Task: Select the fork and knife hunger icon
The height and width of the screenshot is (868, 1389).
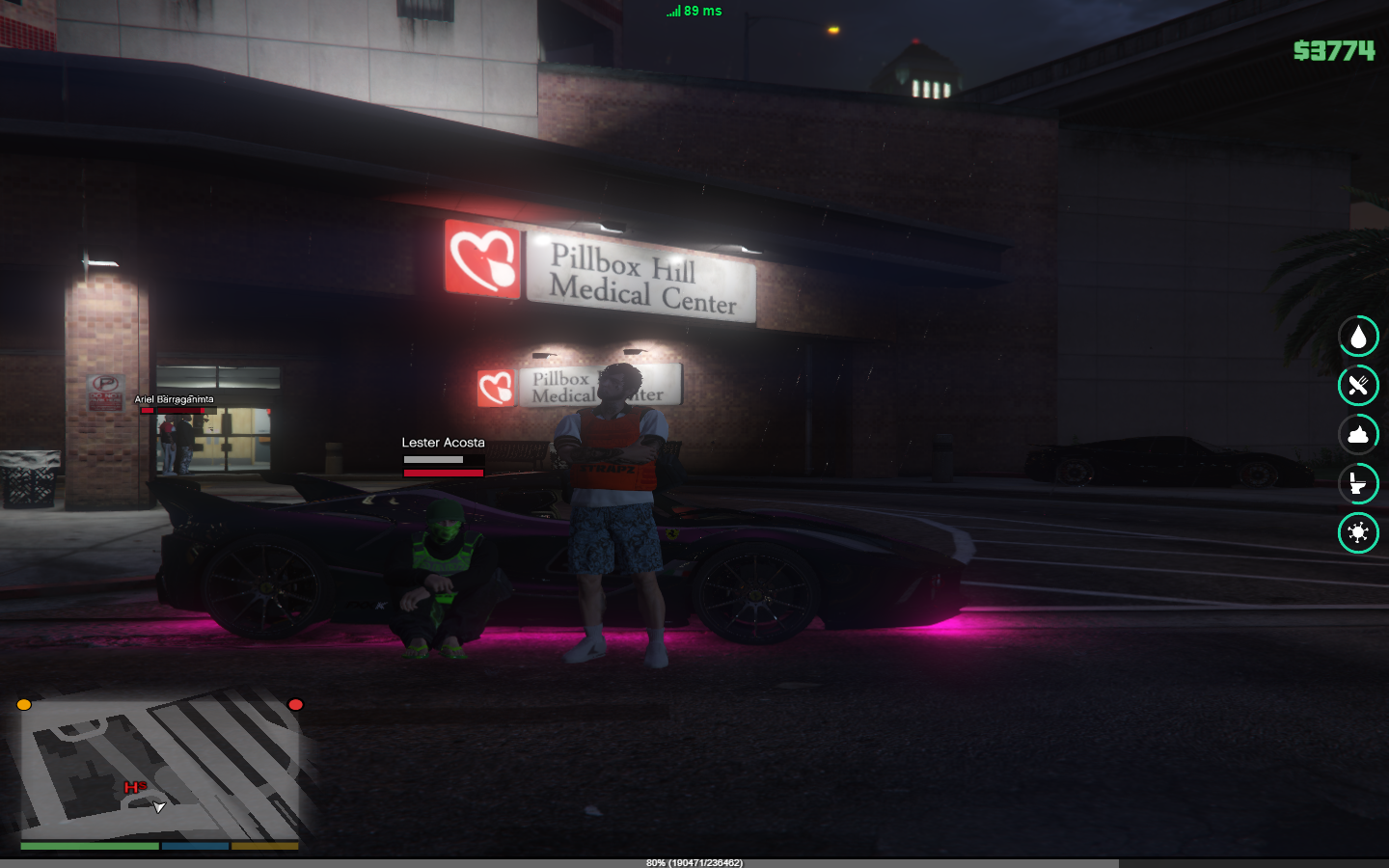Action: pyautogui.click(x=1358, y=386)
